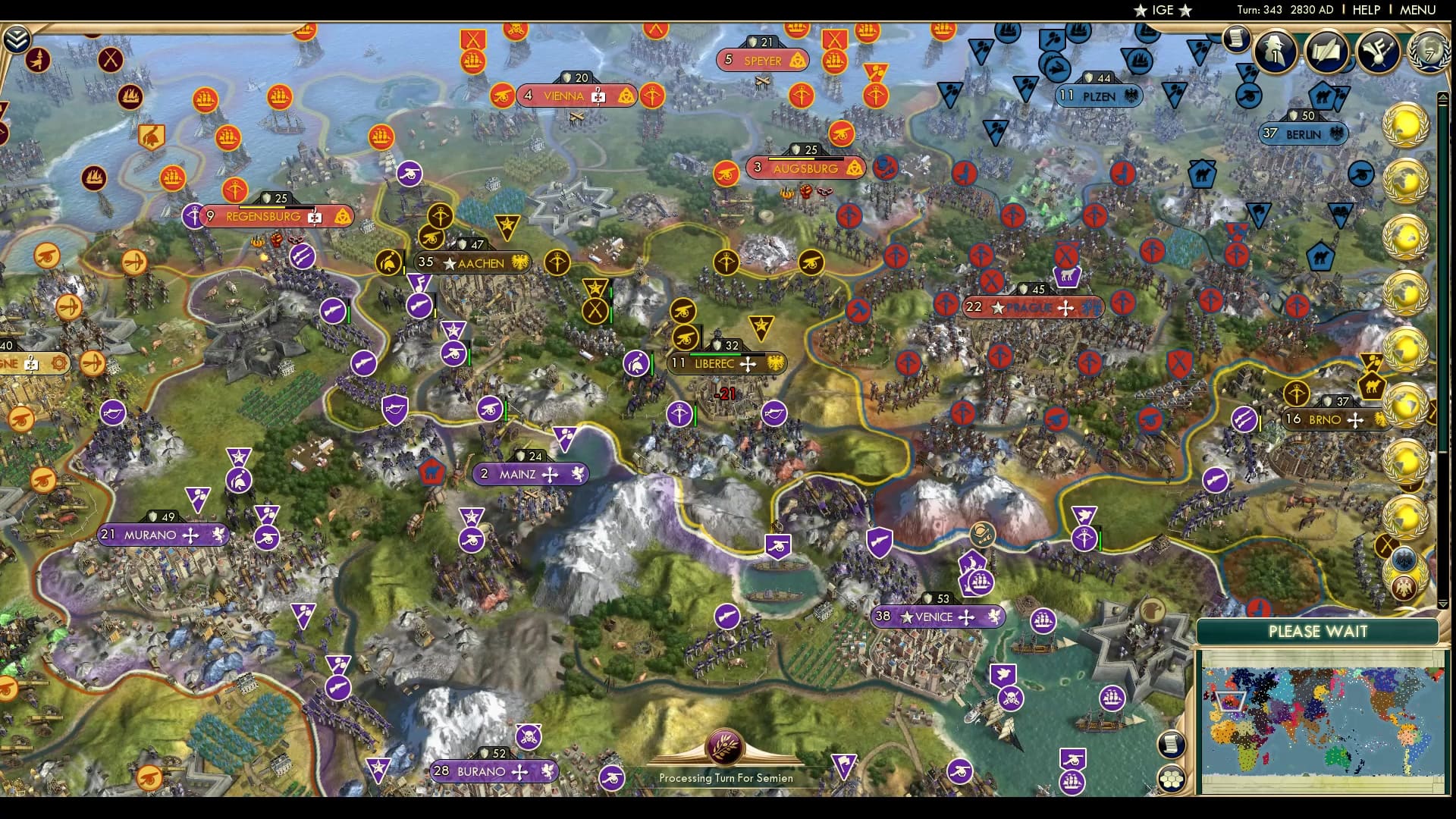Open the notifications scroll icon below the top bar
Viewport: 1456px width, 819px height.
click(x=1235, y=39)
